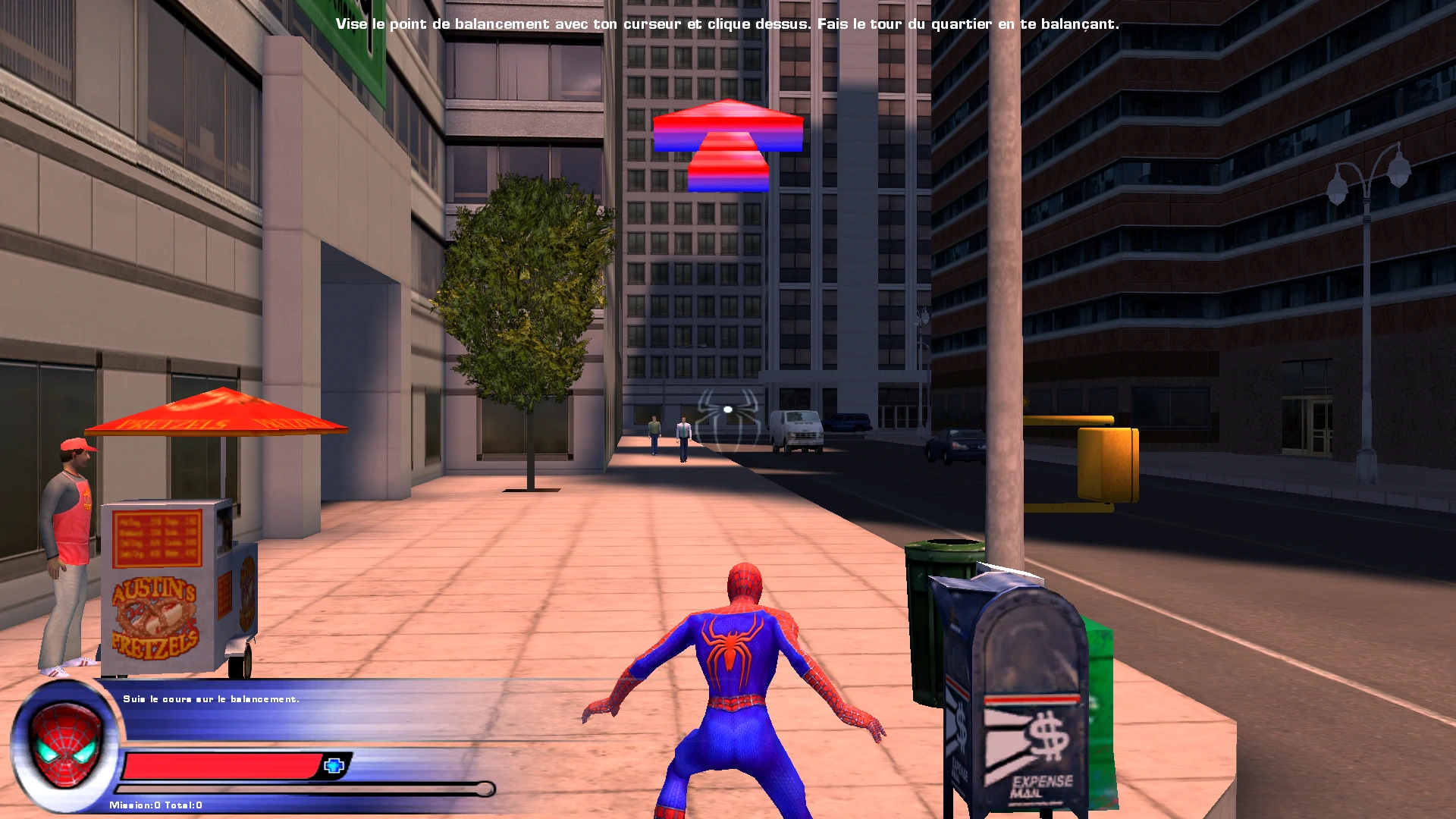Click the swinging objective text at screen top
The height and width of the screenshot is (819, 1456).
[728, 24]
